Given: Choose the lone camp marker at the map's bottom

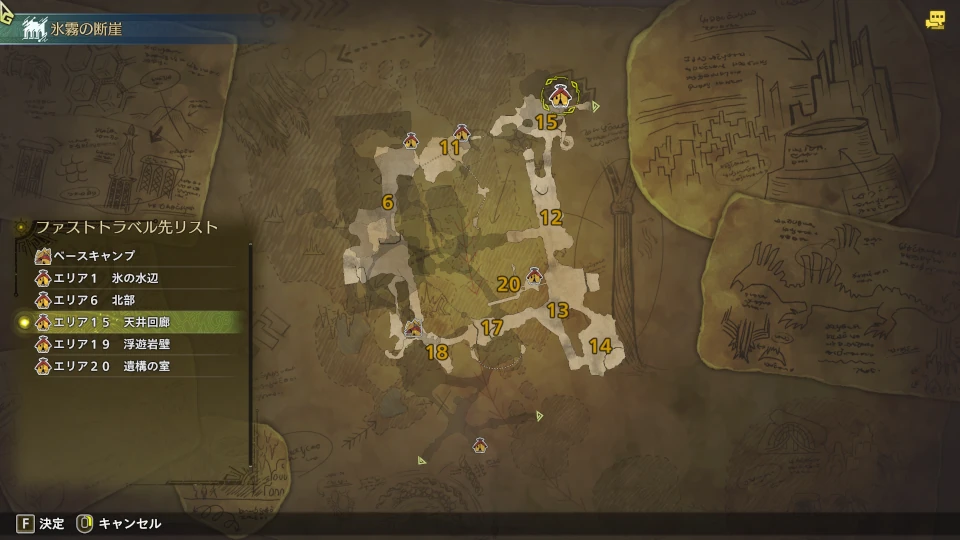Looking at the screenshot, I should tap(480, 445).
